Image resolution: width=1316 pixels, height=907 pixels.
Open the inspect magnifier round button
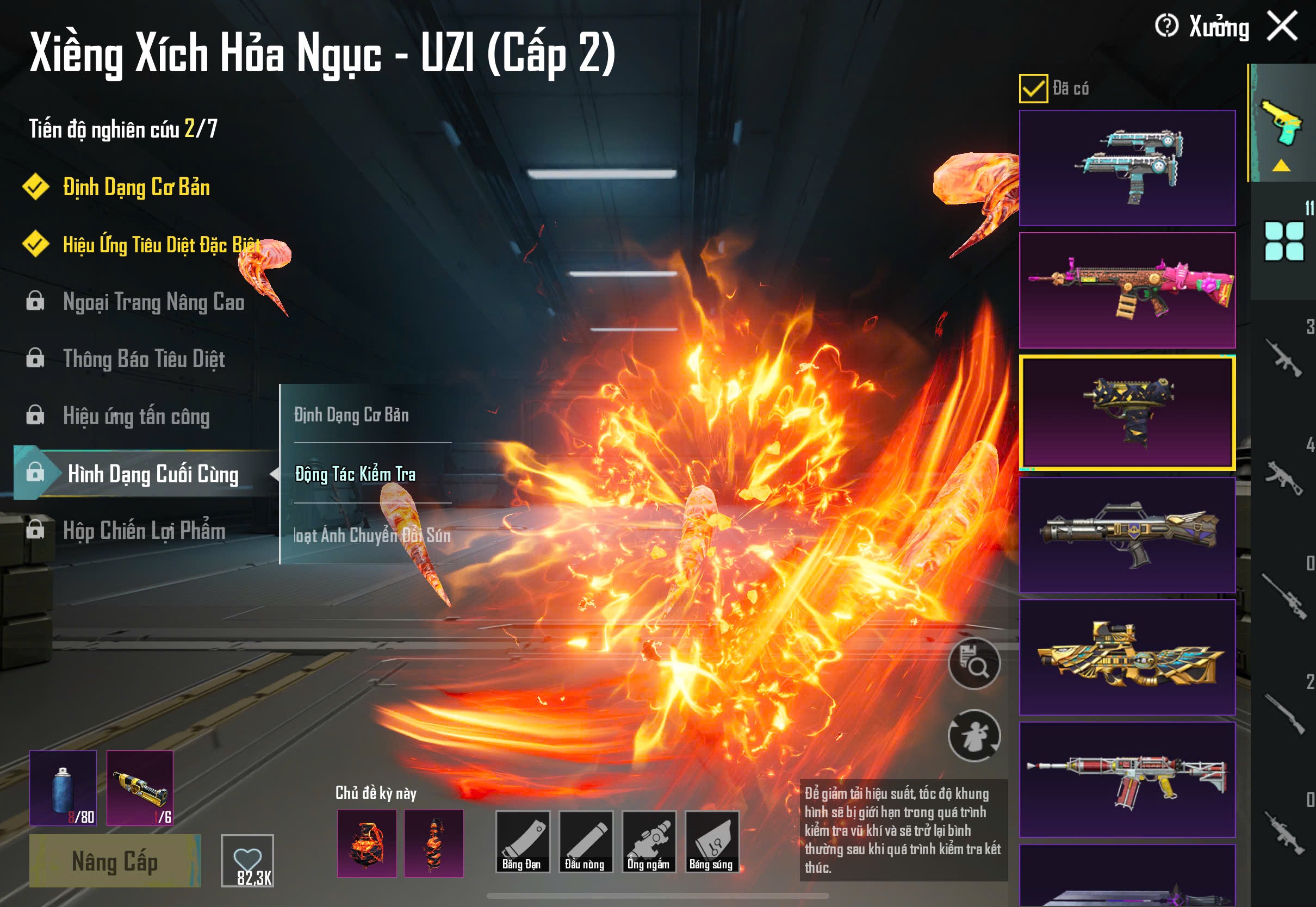(974, 663)
